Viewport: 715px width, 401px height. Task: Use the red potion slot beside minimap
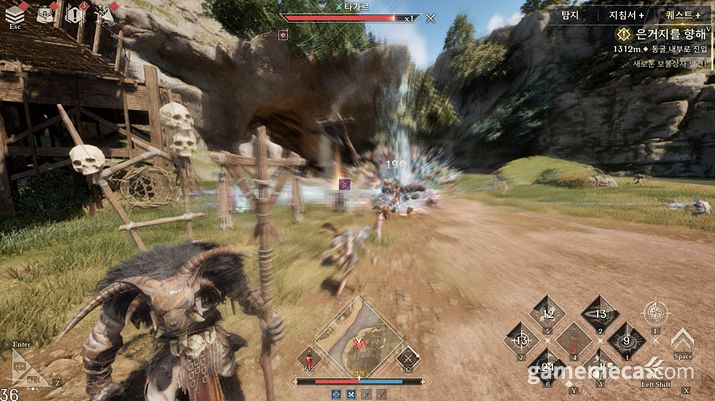point(310,358)
